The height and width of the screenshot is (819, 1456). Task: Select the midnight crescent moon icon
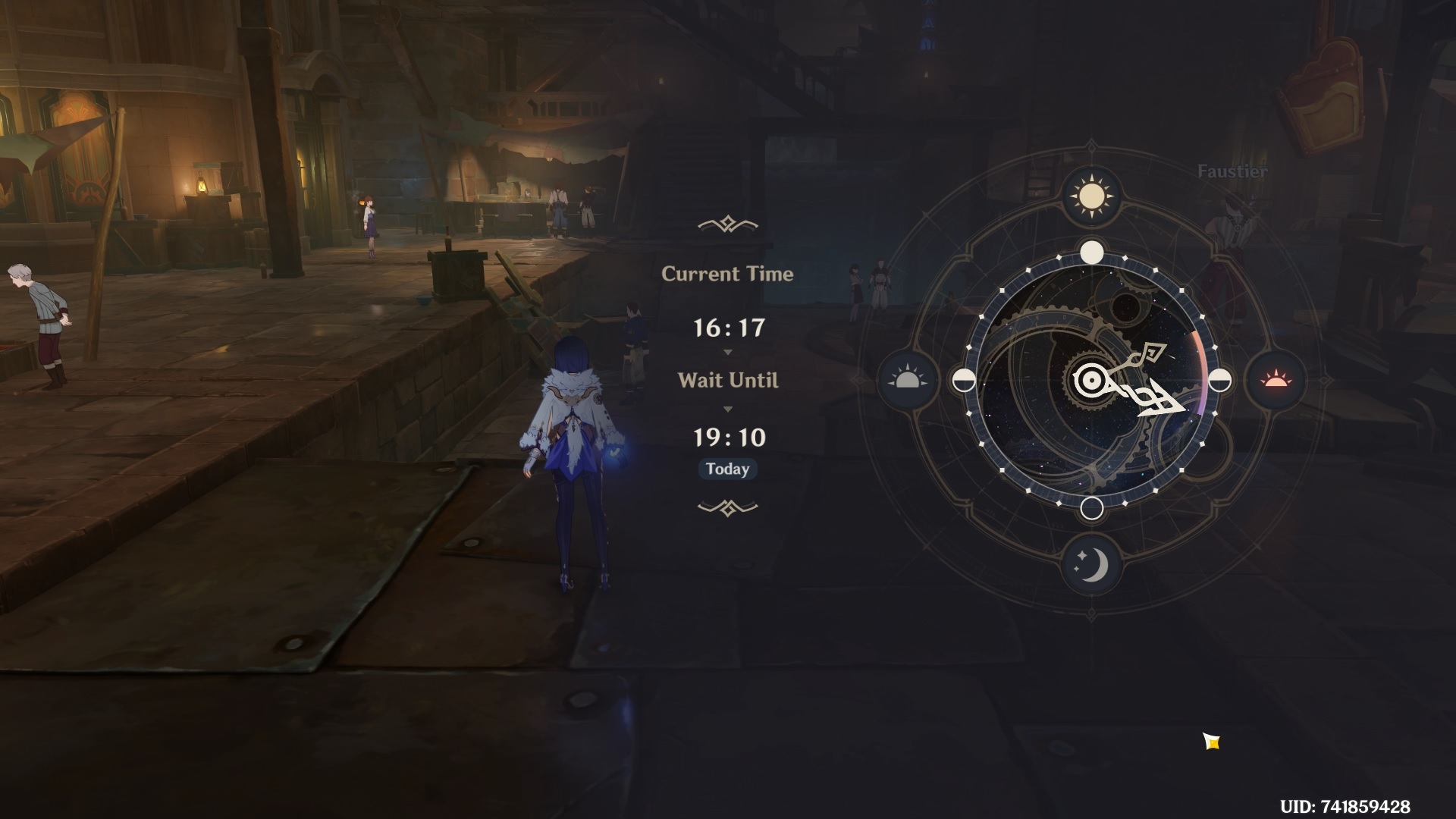point(1091,564)
